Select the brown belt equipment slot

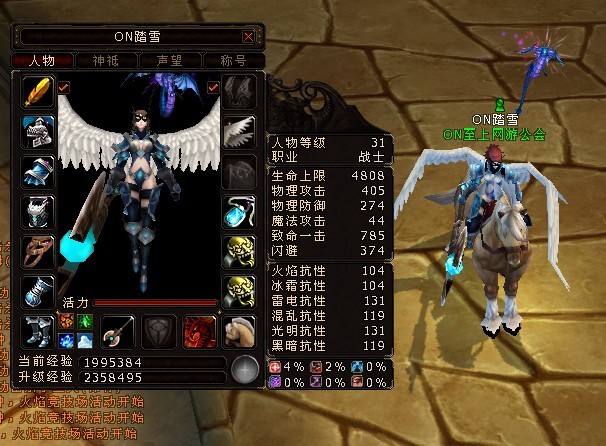[38, 250]
